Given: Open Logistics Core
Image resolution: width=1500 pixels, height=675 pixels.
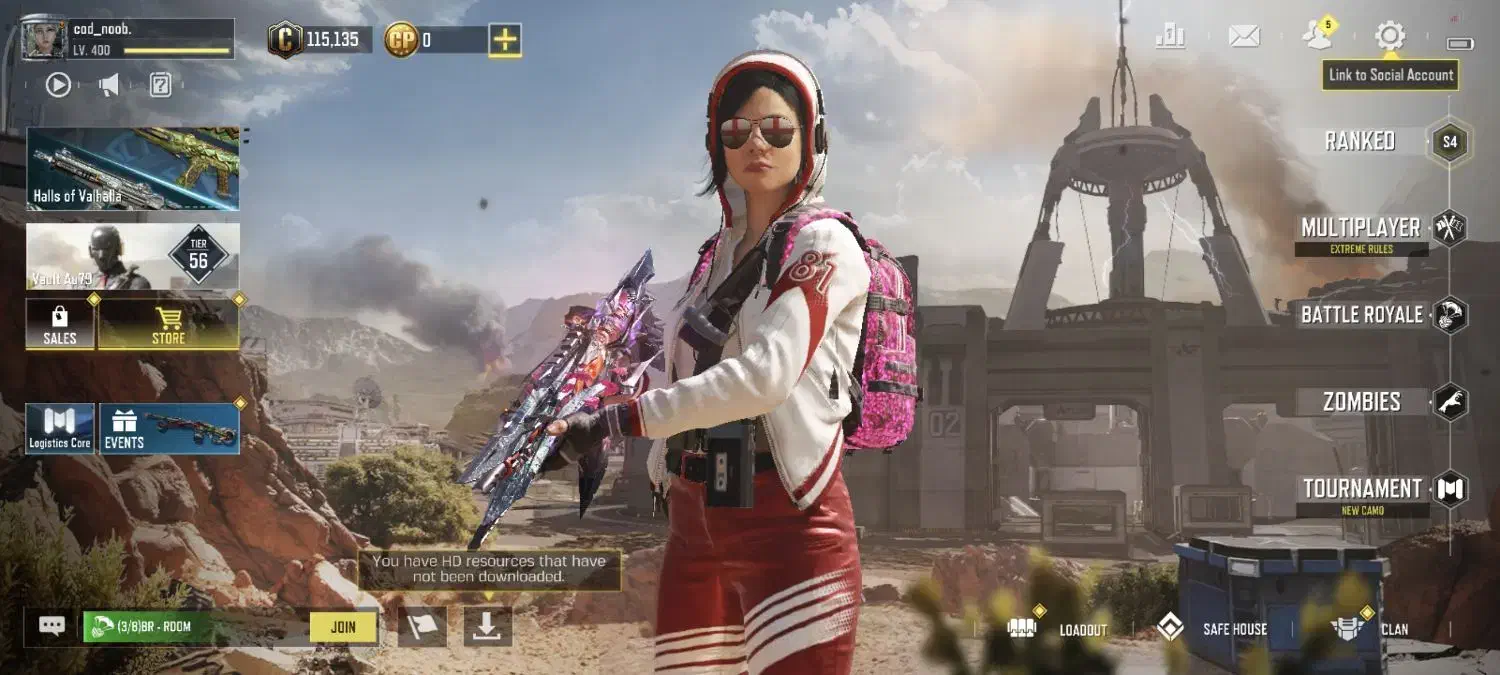Looking at the screenshot, I should 60,429.
